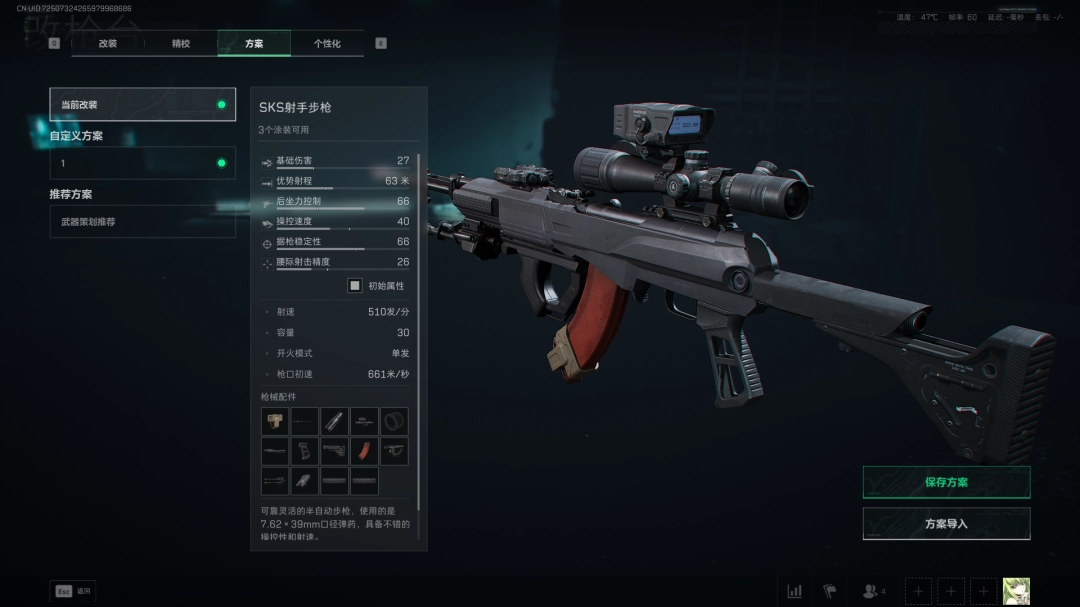1080x607 pixels.
Task: Choose custom scheme number 1
Action: (x=142, y=163)
